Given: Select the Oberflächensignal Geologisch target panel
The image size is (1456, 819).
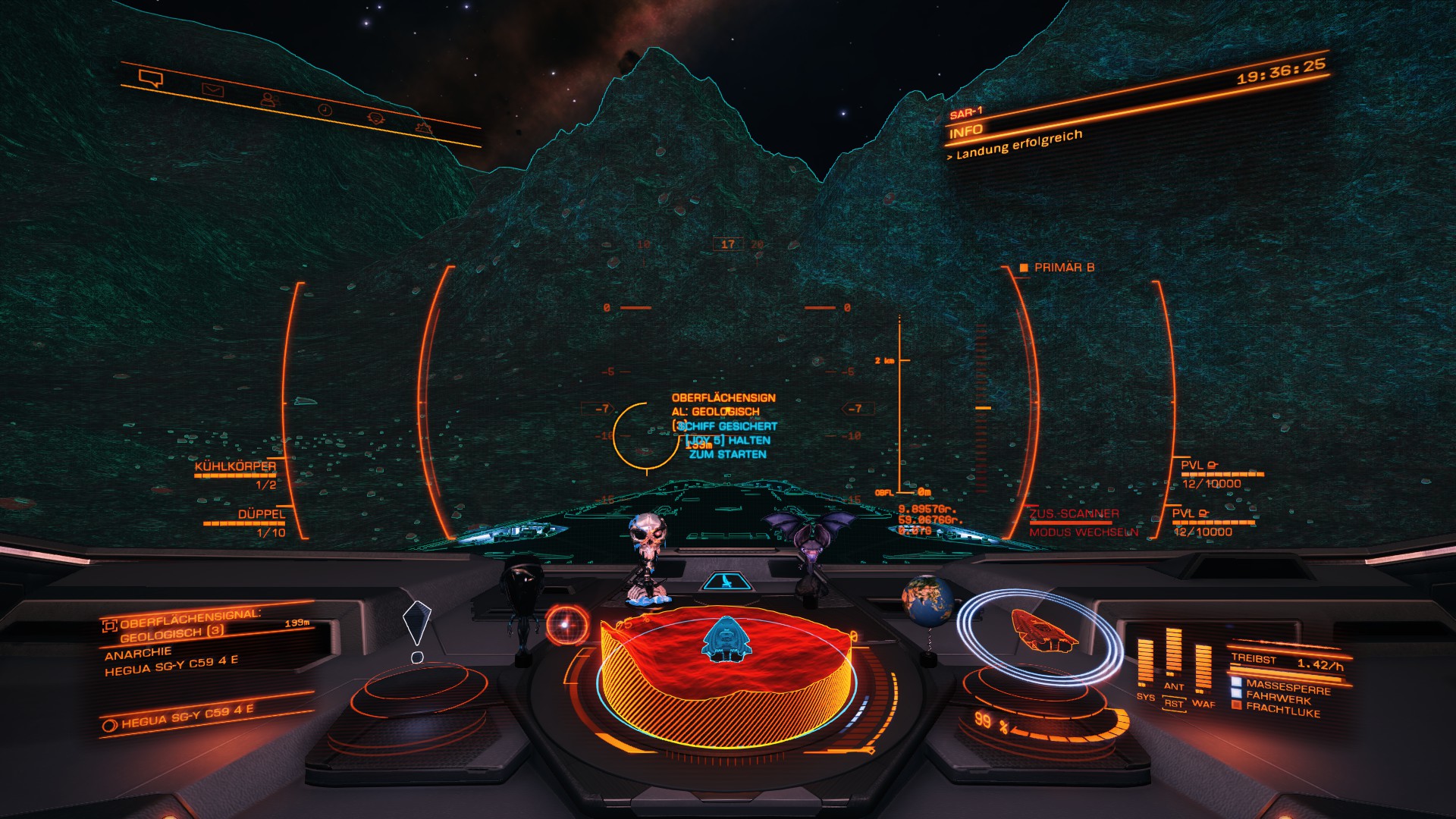Looking at the screenshot, I should tap(190, 625).
